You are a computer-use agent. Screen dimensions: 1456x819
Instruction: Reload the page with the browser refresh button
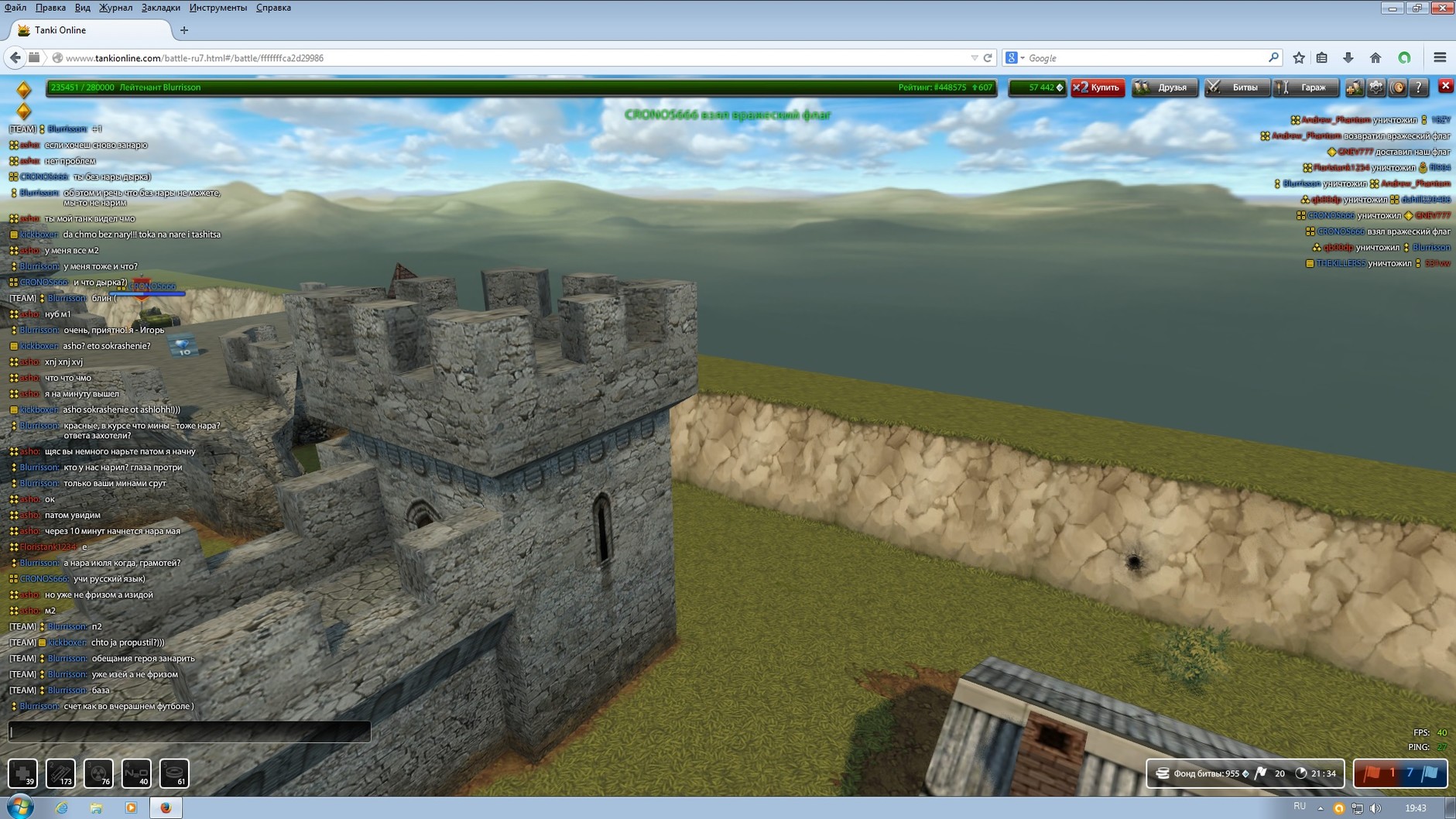(x=988, y=58)
